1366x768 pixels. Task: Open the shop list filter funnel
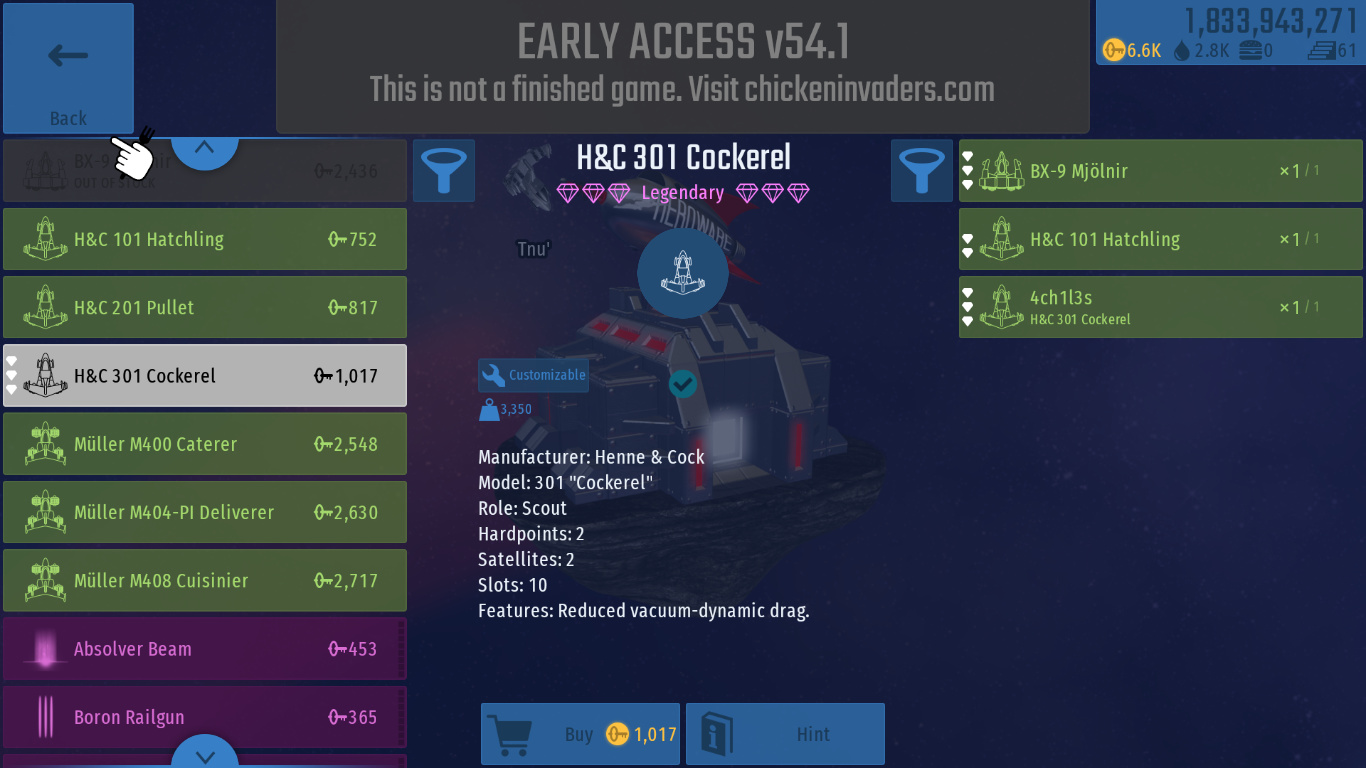click(x=443, y=170)
